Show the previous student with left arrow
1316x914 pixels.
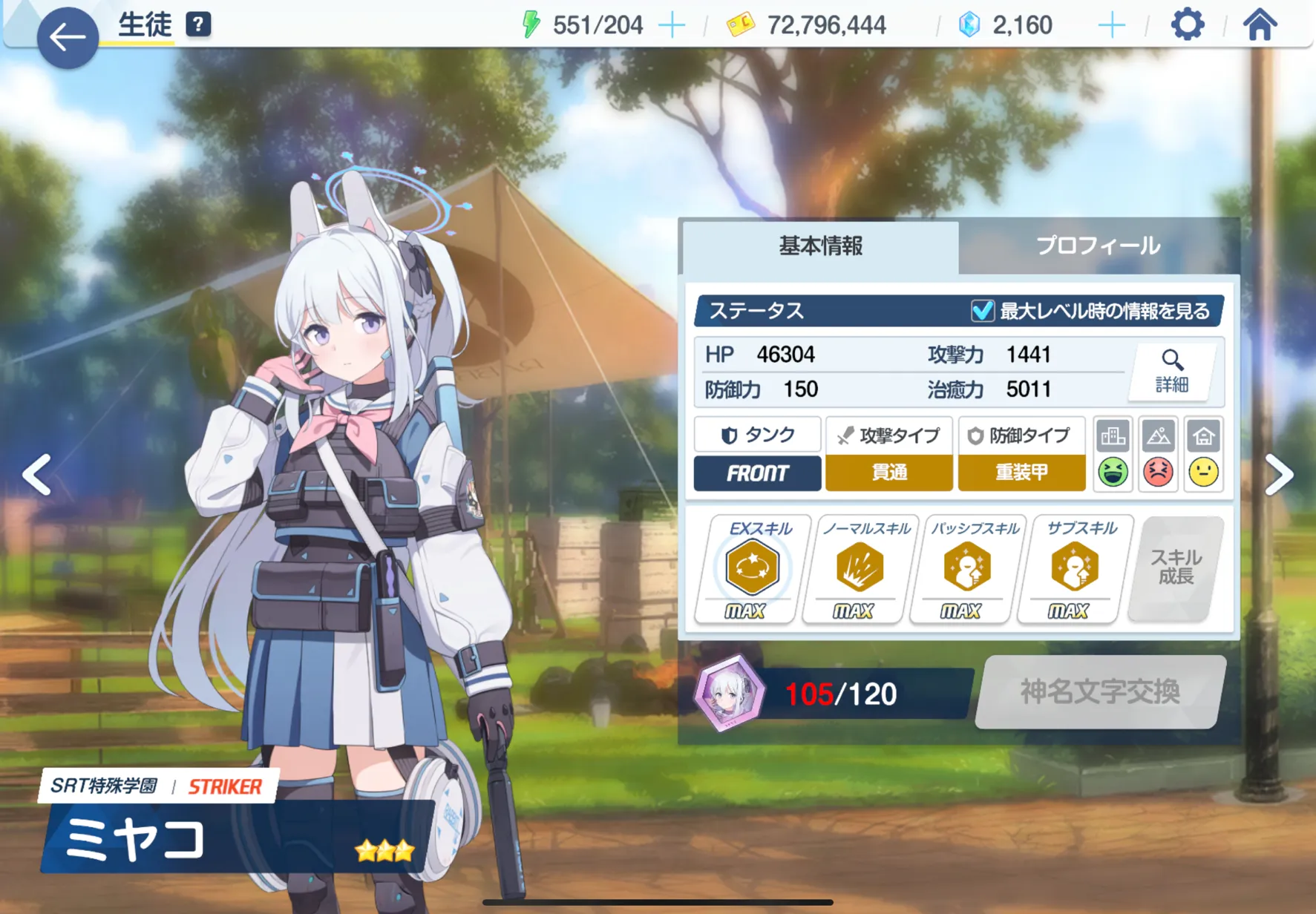pyautogui.click(x=36, y=474)
